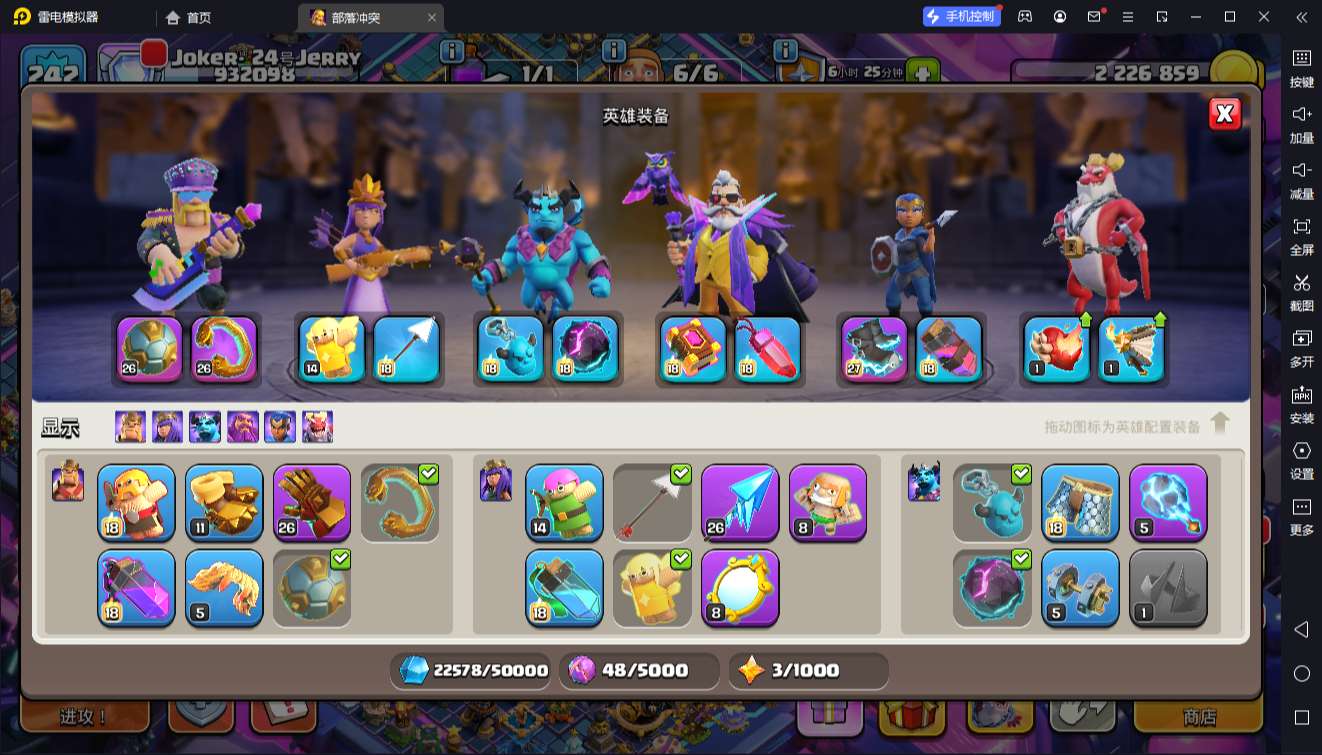The width and height of the screenshot is (1322, 755).
Task: Toggle the Dragon Duke display filter
Action: click(x=318, y=427)
